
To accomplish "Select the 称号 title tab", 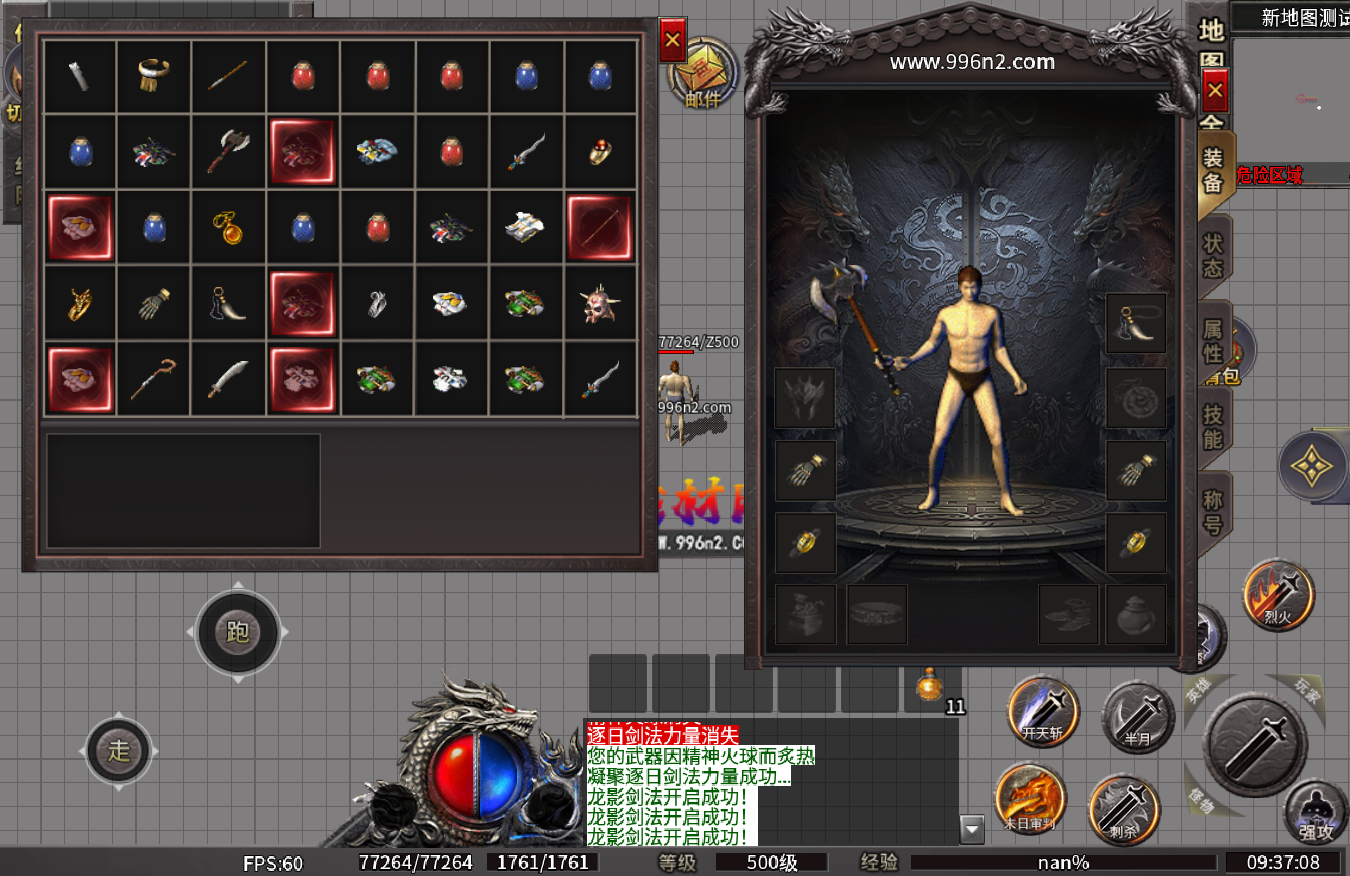I will [x=1213, y=512].
